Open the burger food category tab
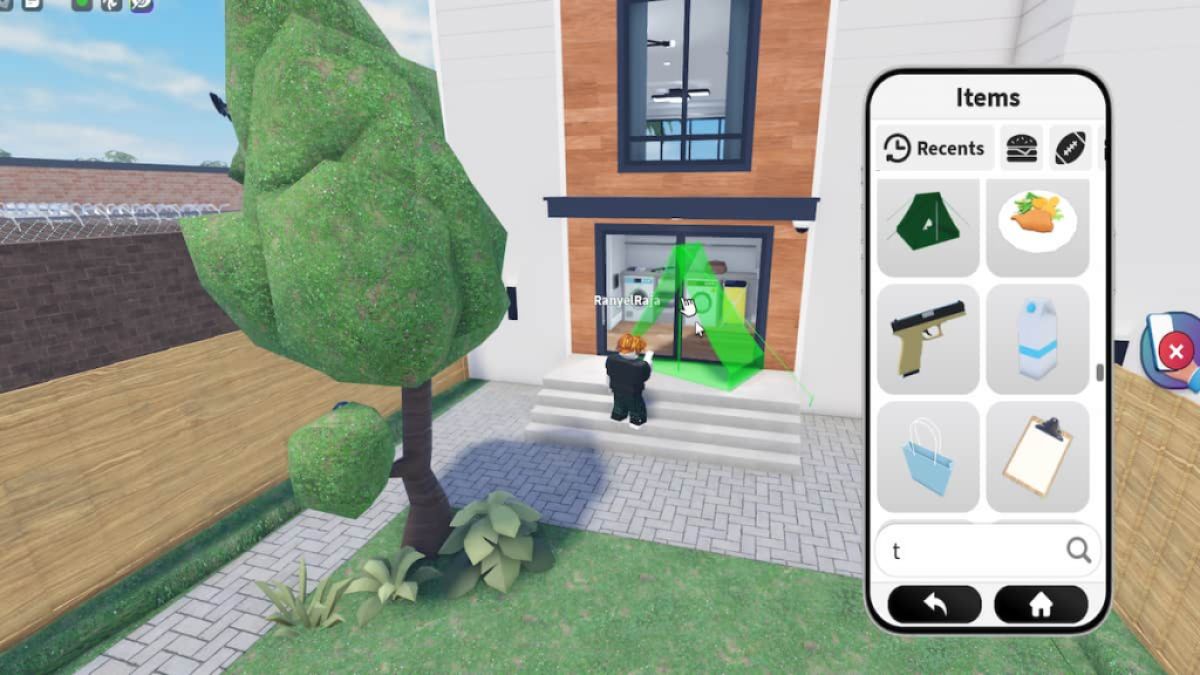The image size is (1200, 675). tap(1021, 149)
